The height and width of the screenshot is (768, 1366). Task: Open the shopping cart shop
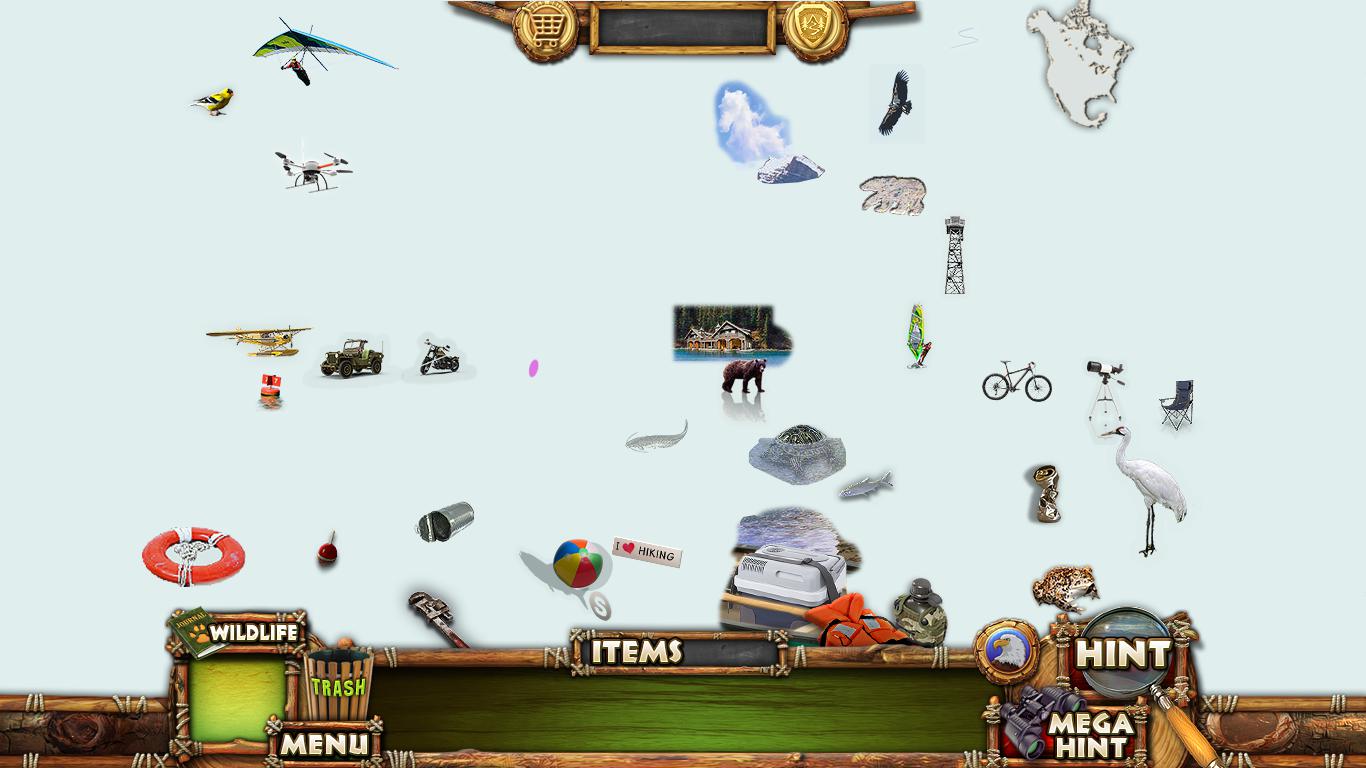coord(545,29)
